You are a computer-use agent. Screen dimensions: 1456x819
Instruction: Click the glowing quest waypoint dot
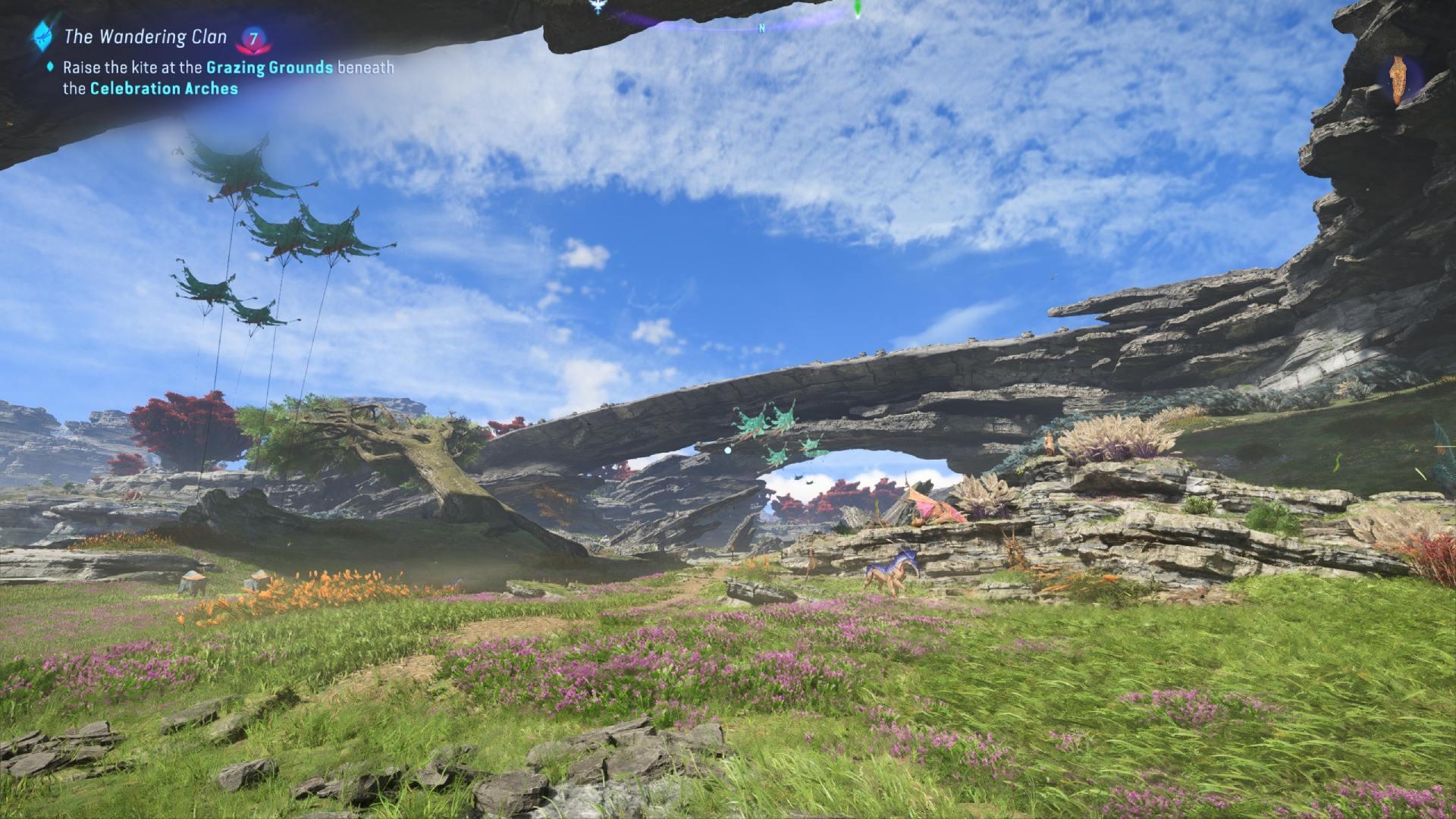coord(727,450)
